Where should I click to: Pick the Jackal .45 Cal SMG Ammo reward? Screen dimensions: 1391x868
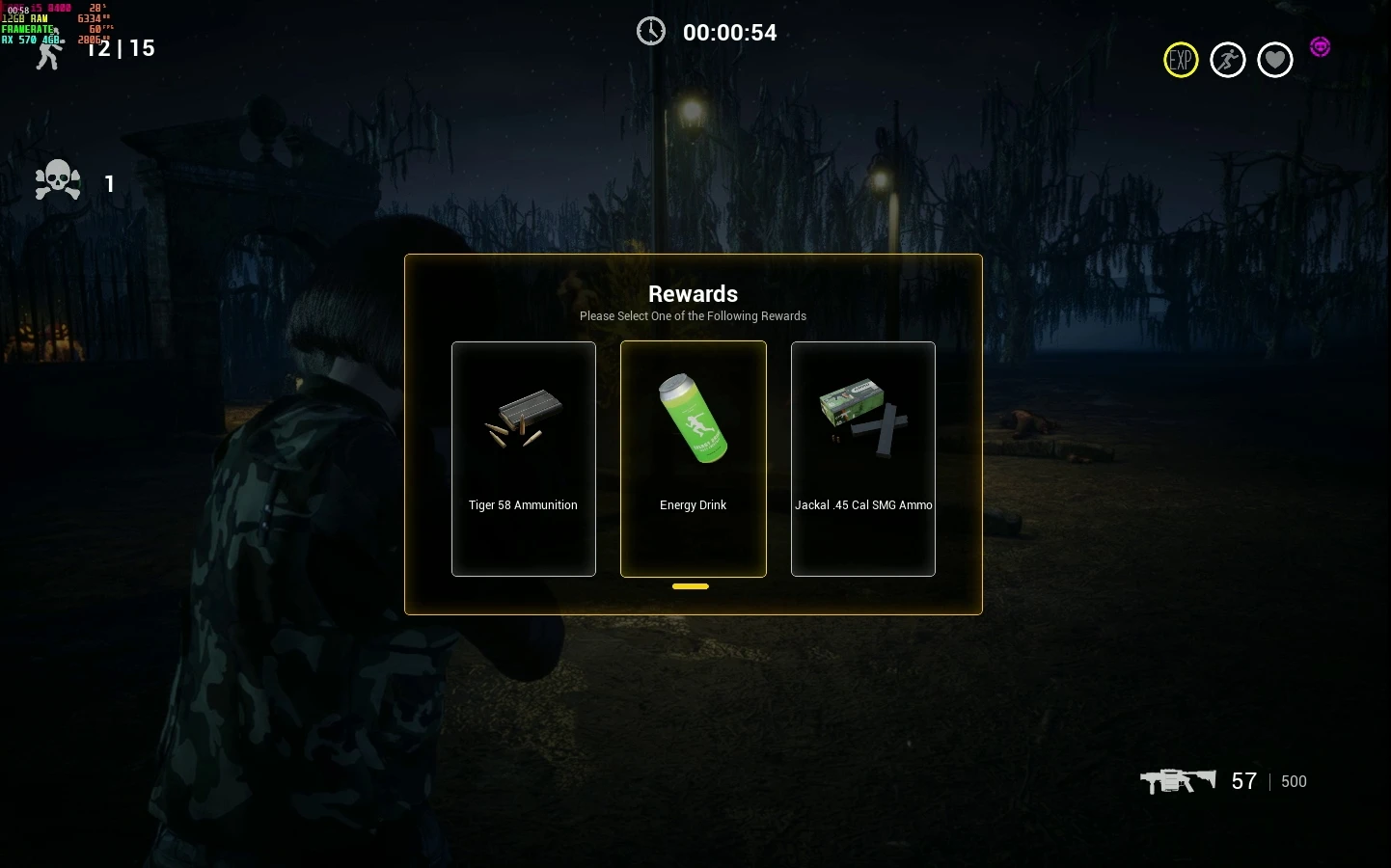pyautogui.click(x=862, y=459)
